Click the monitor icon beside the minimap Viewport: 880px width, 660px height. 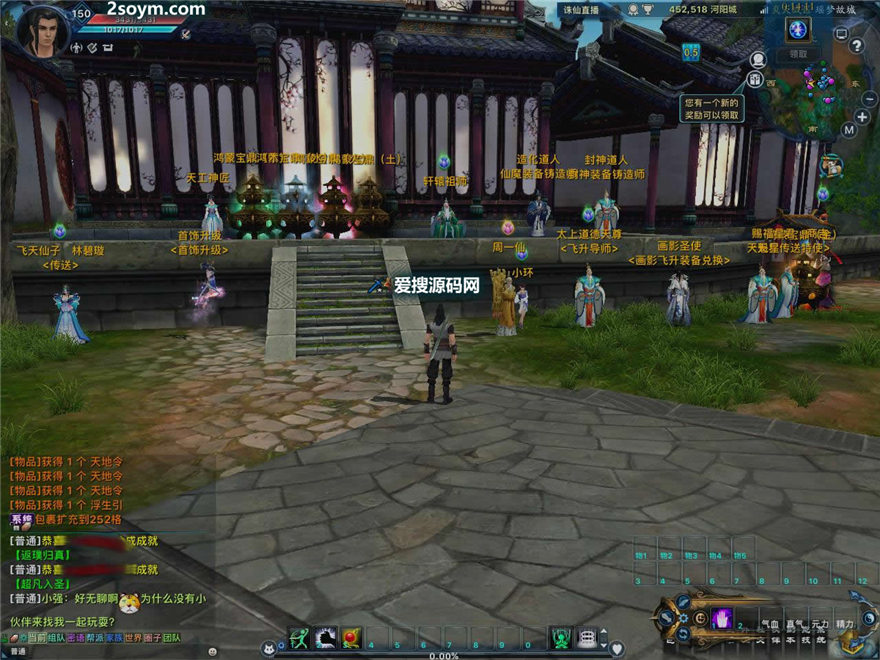(x=840, y=34)
